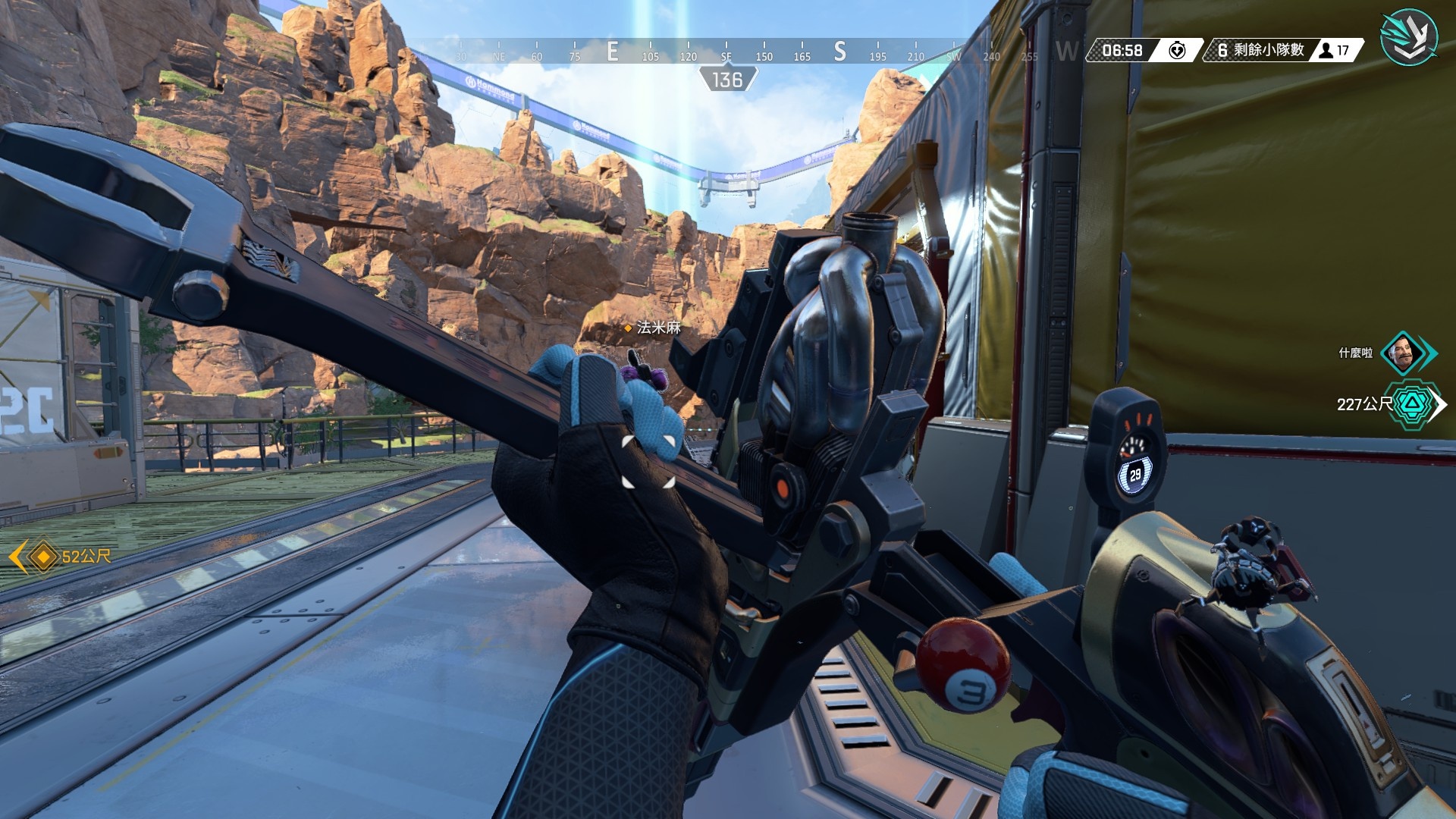Click the ring status icon beside the timer
This screenshot has height=819, width=1456.
pyautogui.click(x=1176, y=51)
